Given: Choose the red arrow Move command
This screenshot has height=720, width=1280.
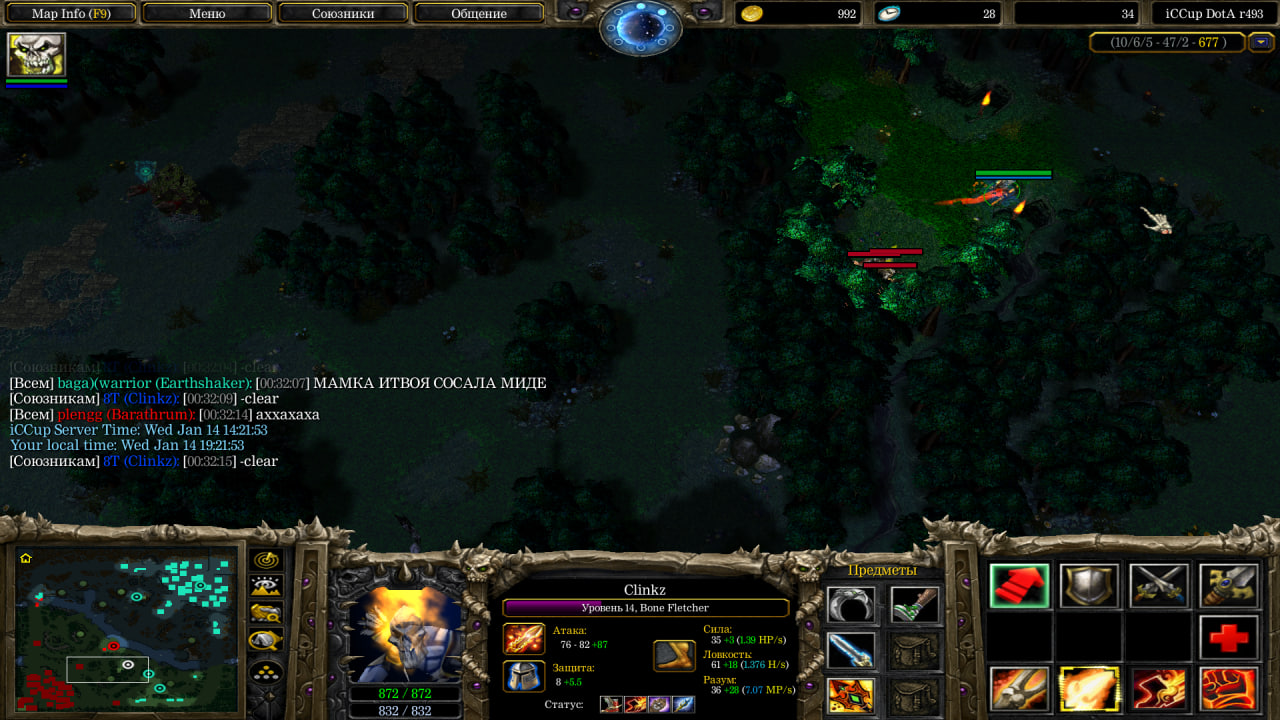Looking at the screenshot, I should (x=1020, y=586).
